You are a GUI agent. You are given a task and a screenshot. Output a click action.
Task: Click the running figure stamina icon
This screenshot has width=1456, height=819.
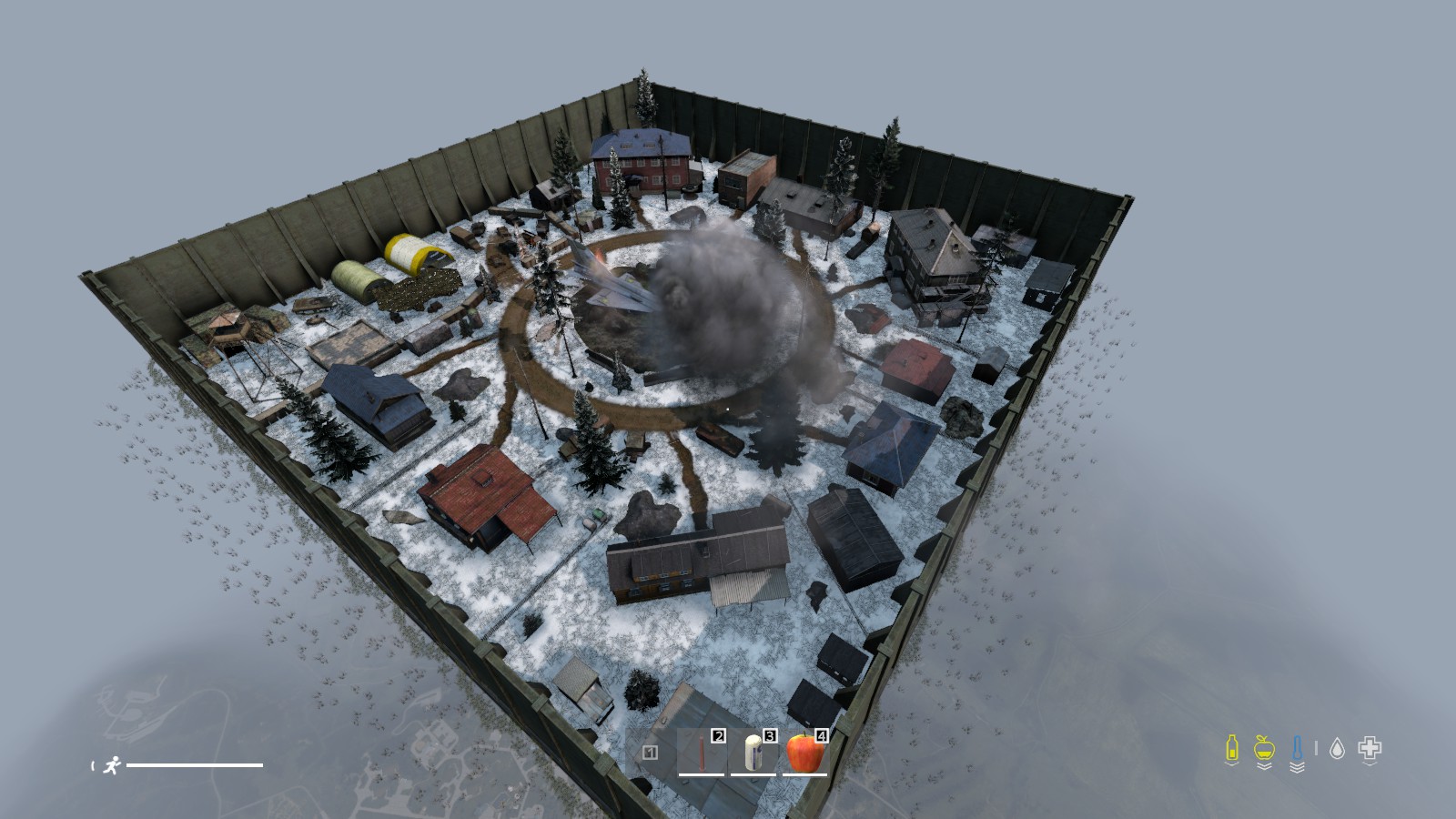pyautogui.click(x=113, y=765)
